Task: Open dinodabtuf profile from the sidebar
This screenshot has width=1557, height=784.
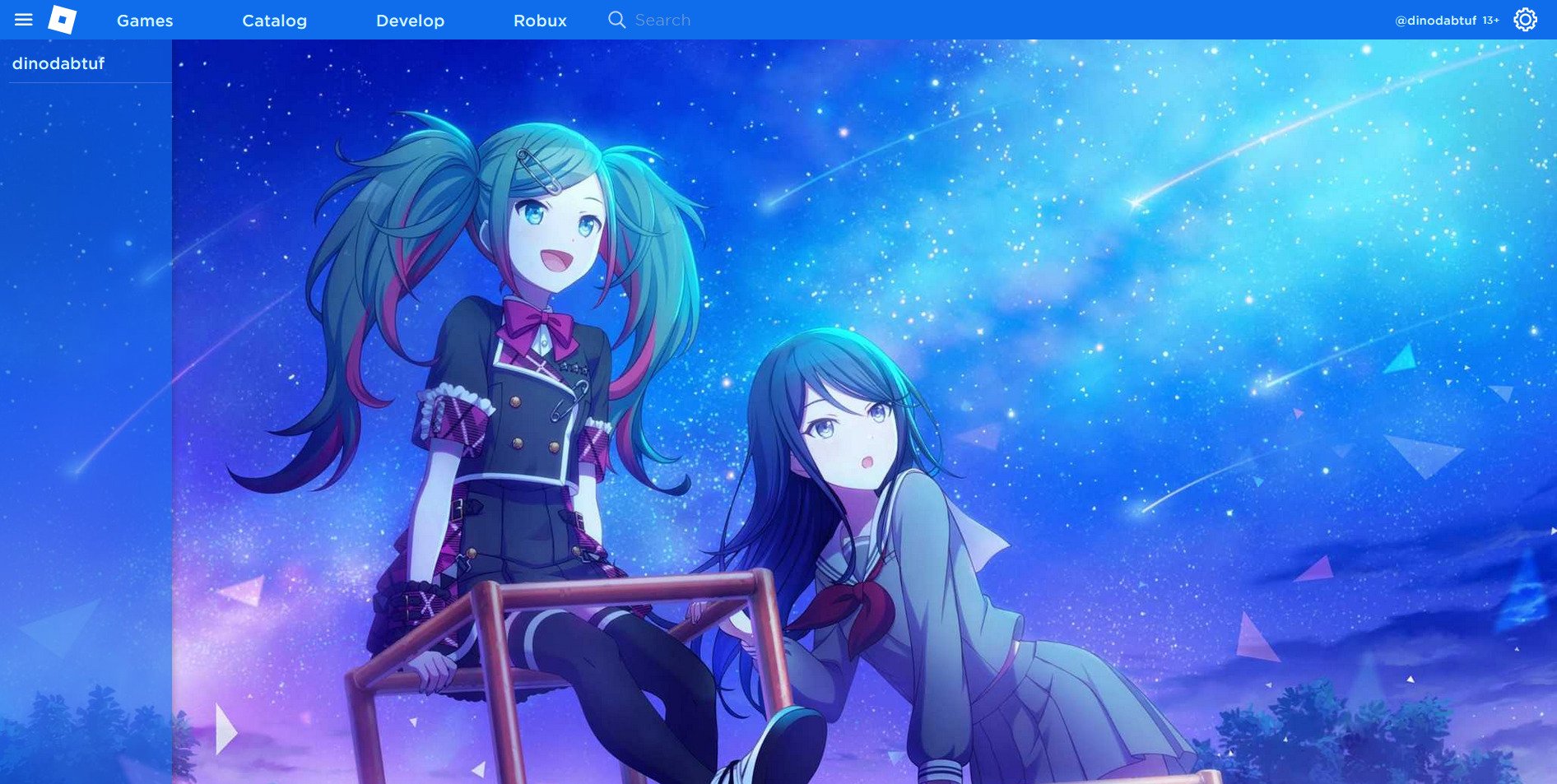Action: coord(58,63)
